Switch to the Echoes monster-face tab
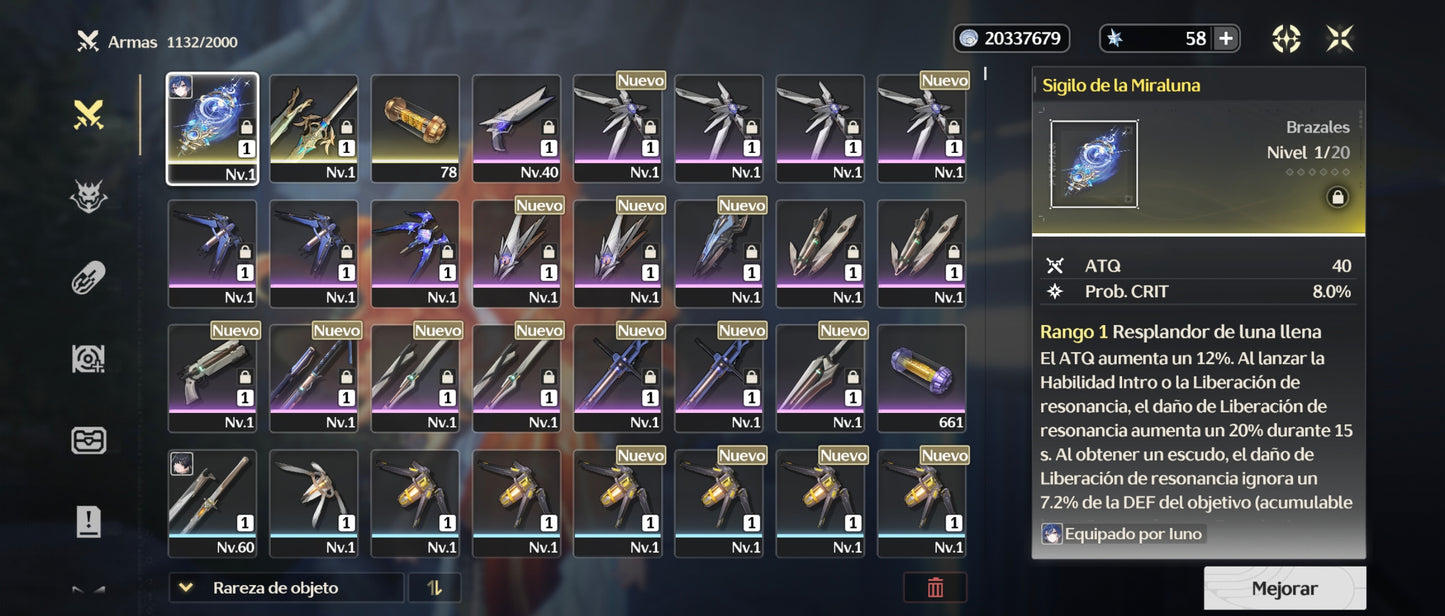1445x616 pixels. [x=89, y=198]
